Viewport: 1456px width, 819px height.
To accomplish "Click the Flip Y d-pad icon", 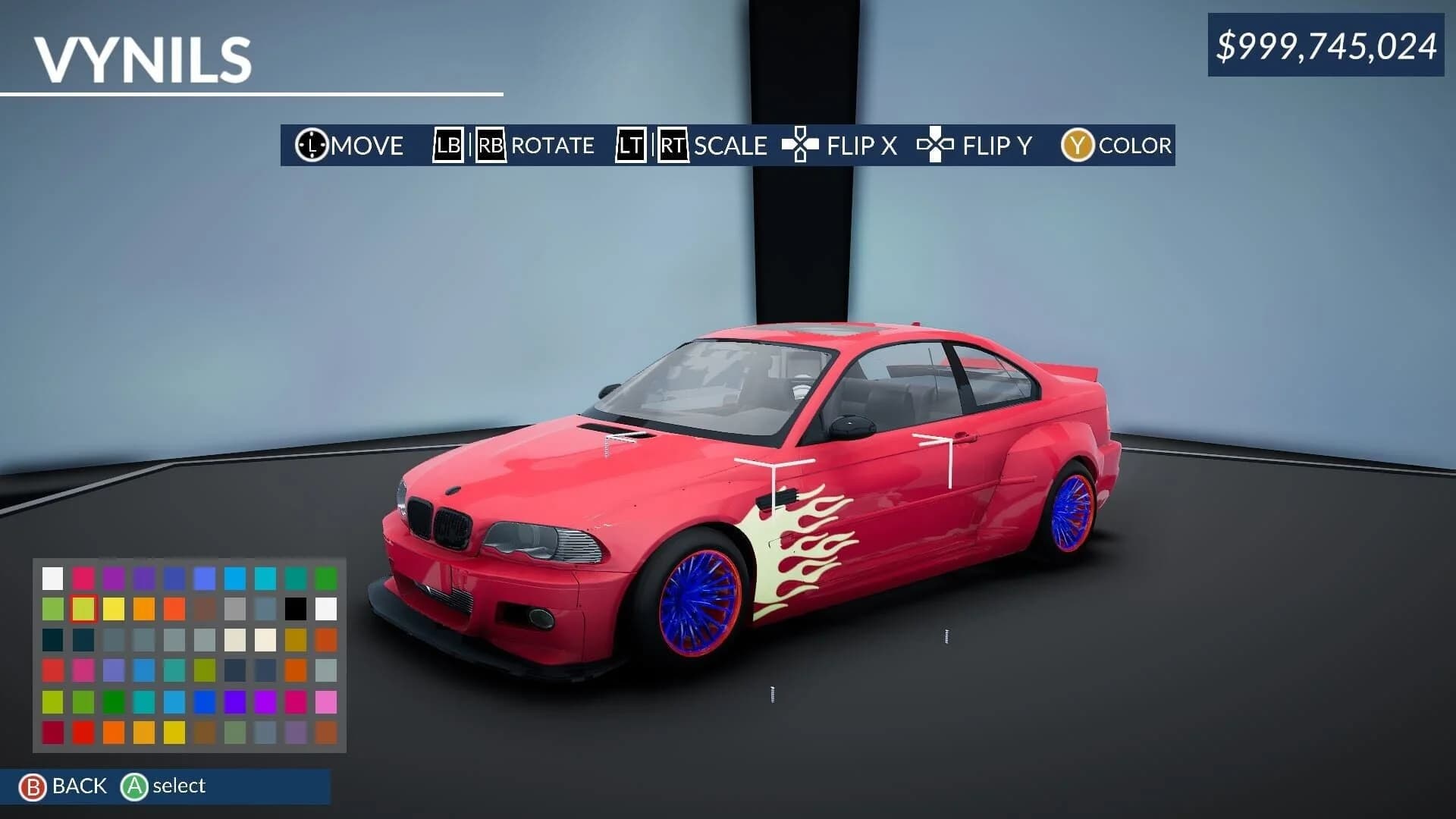I will click(x=936, y=146).
